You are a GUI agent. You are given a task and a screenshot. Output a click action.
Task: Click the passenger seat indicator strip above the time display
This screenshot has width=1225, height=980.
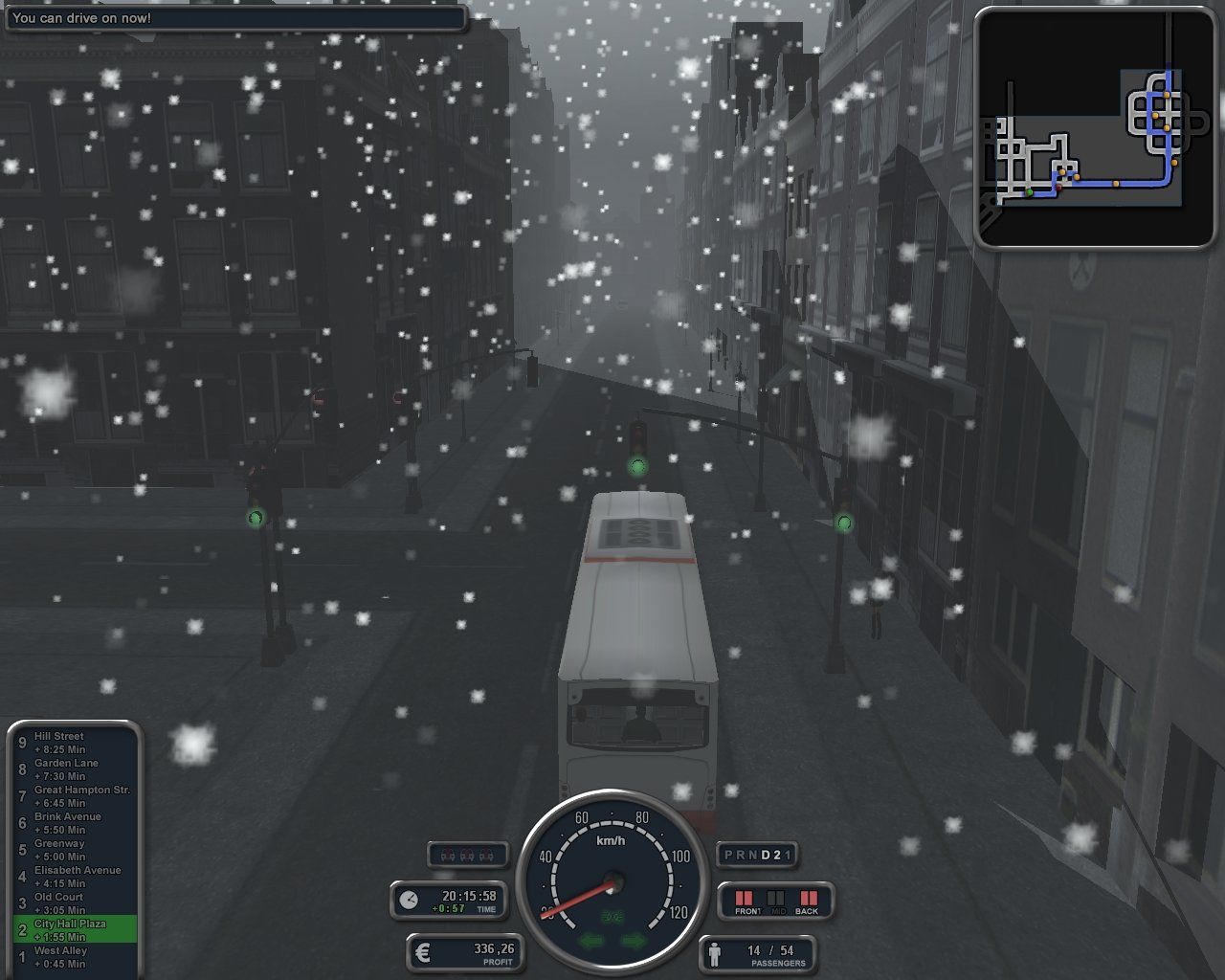click(x=466, y=855)
